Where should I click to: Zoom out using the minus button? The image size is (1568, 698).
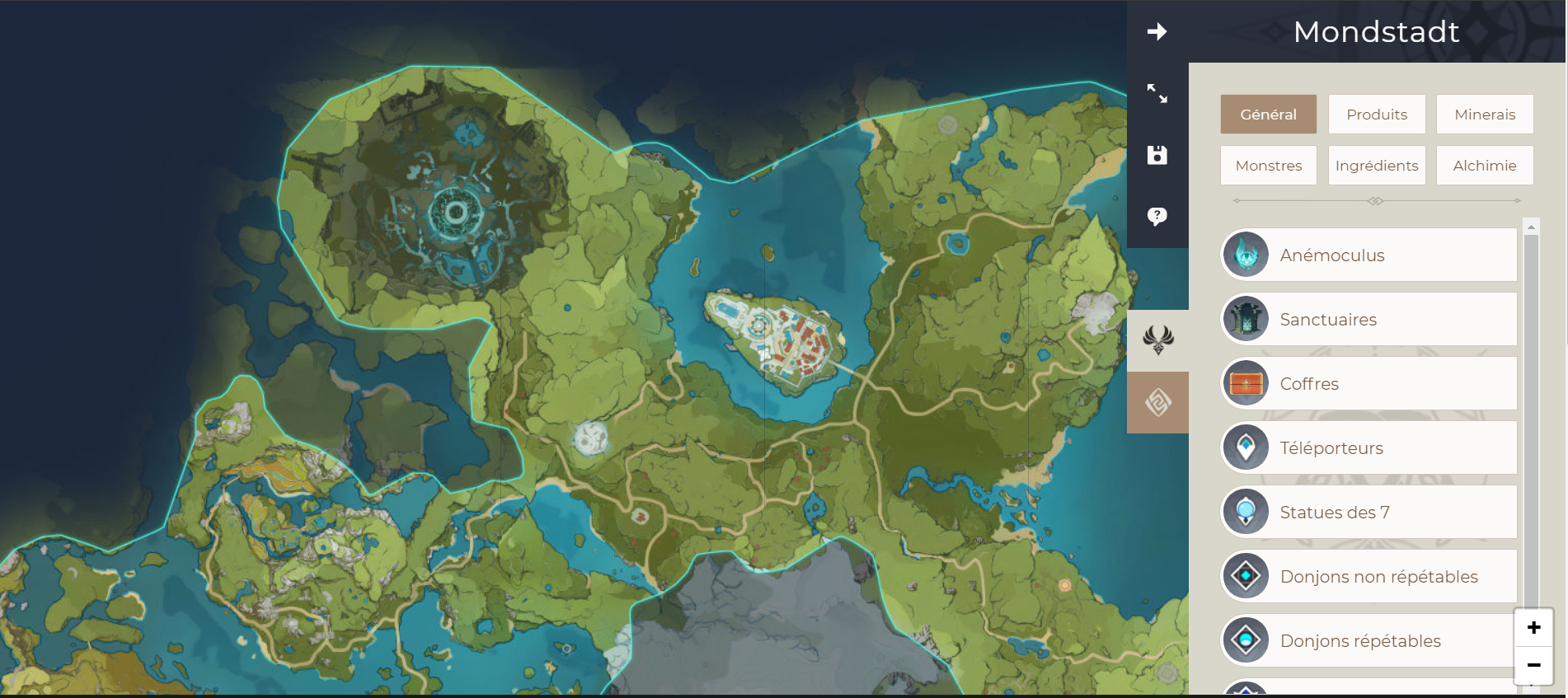[x=1533, y=664]
